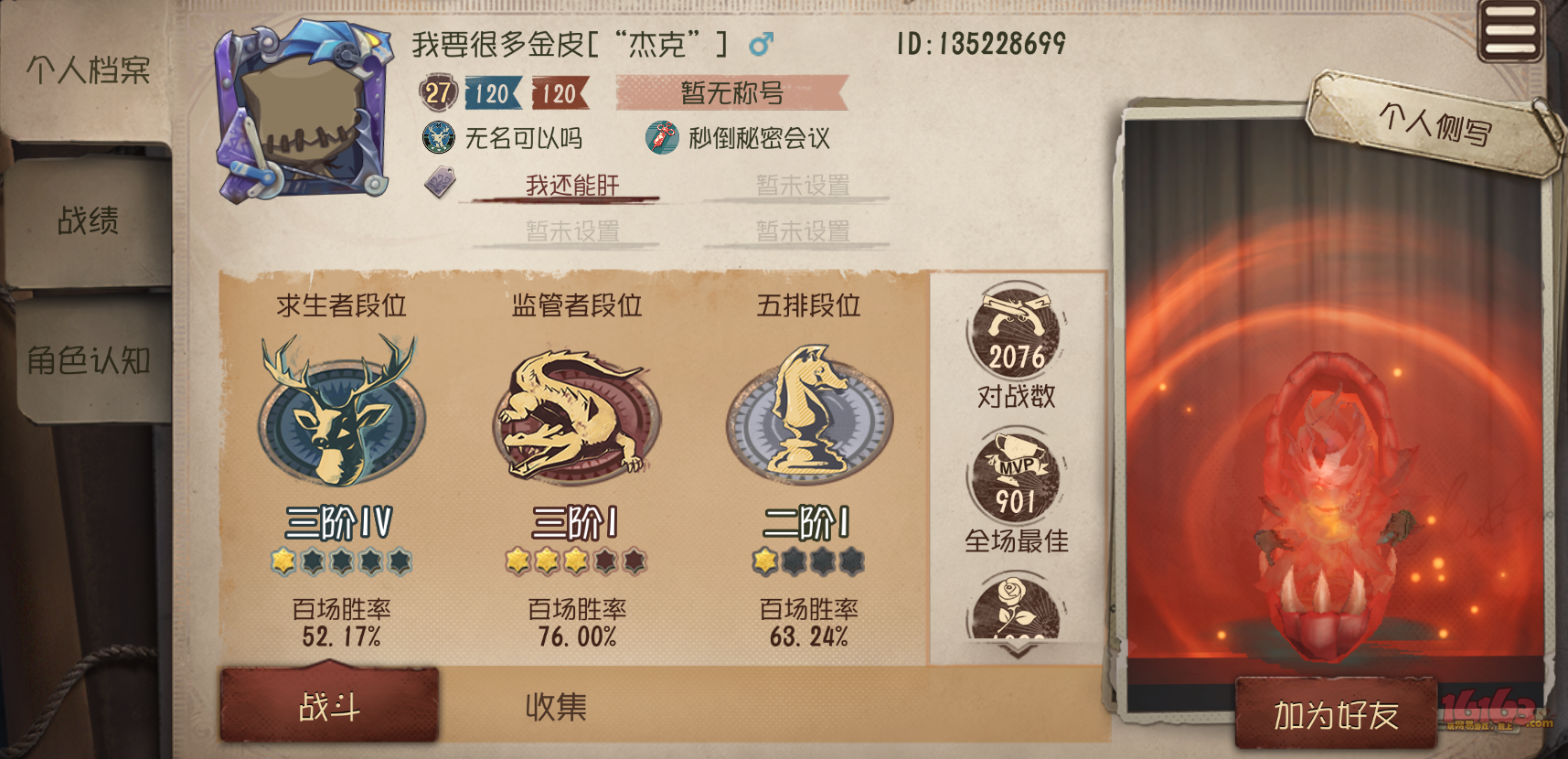This screenshot has height=759, width=1568.
Task: Select the 秒倒秘密会议 team badge icon
Action: click(660, 139)
